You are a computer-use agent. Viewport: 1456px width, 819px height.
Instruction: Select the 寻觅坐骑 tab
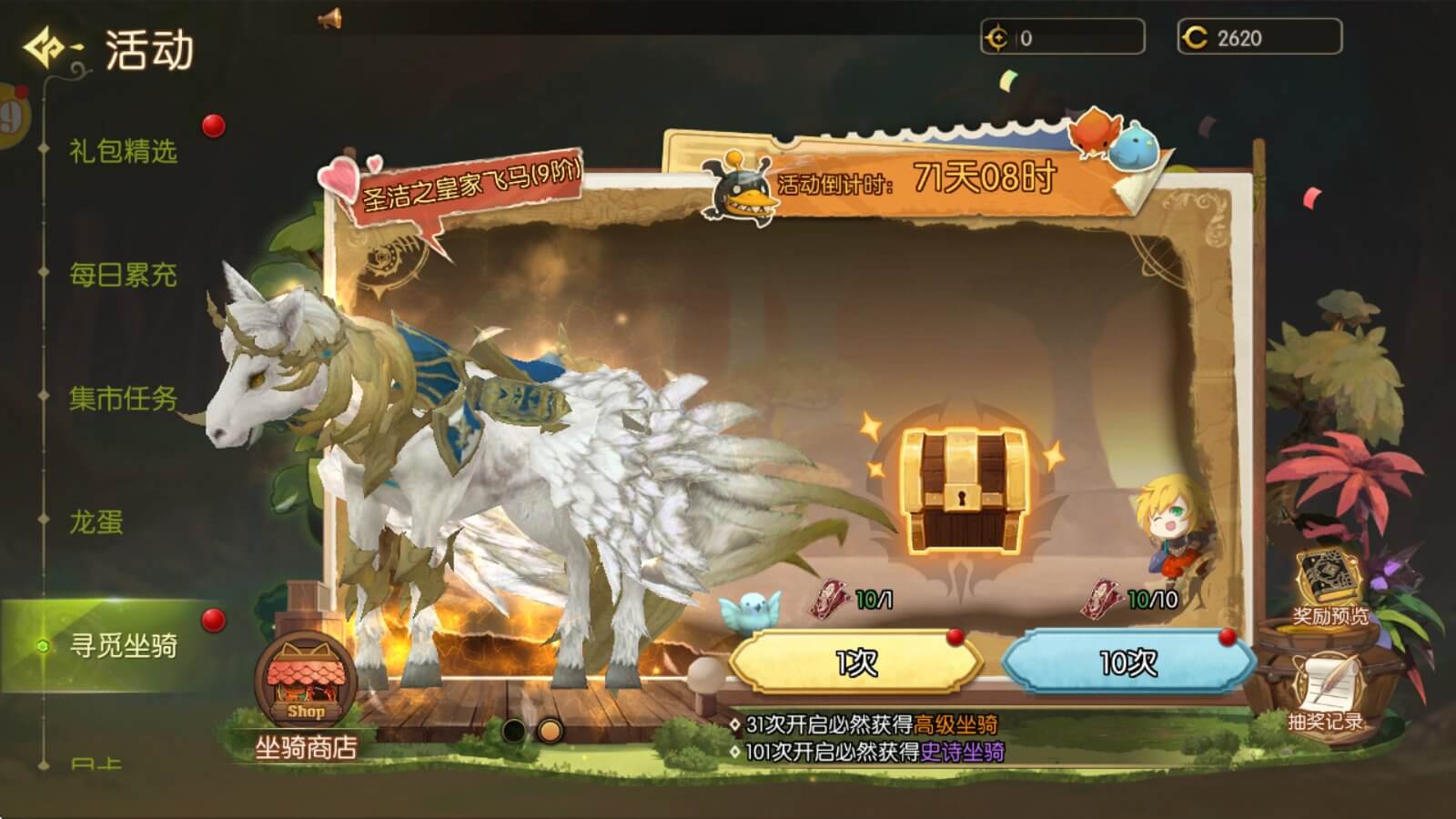pos(123,646)
